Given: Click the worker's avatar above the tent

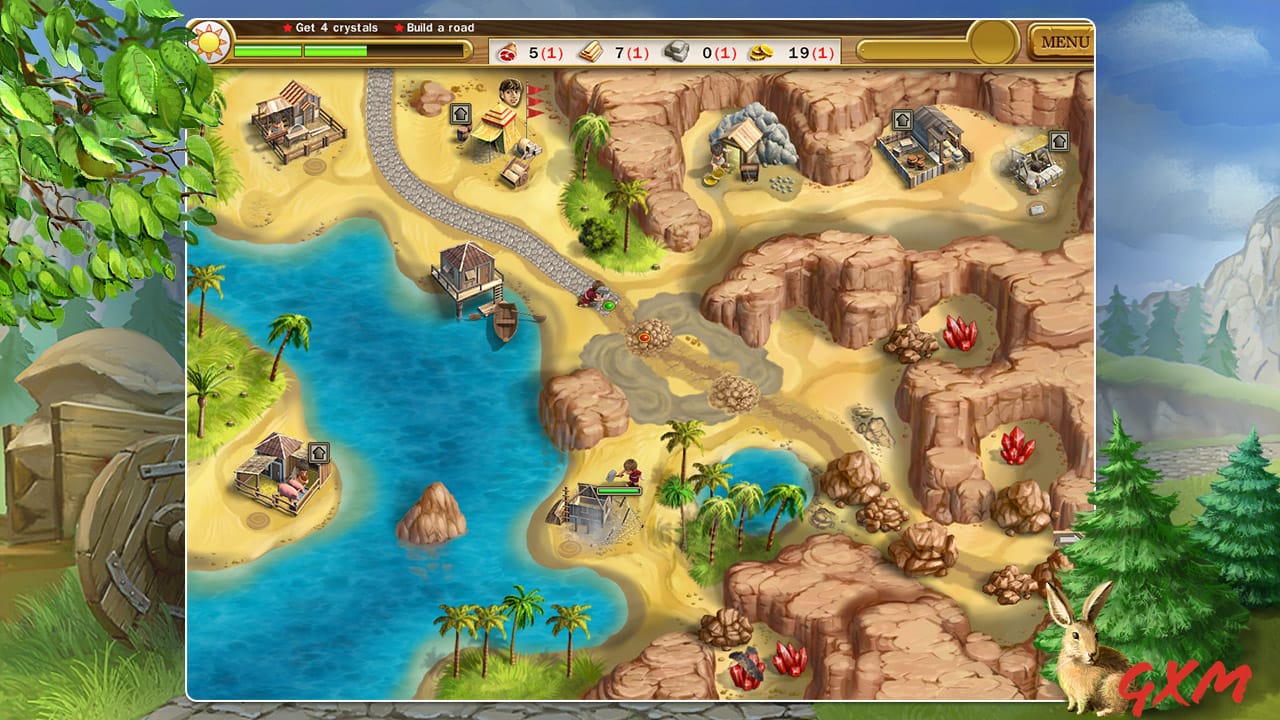Looking at the screenshot, I should [509, 92].
